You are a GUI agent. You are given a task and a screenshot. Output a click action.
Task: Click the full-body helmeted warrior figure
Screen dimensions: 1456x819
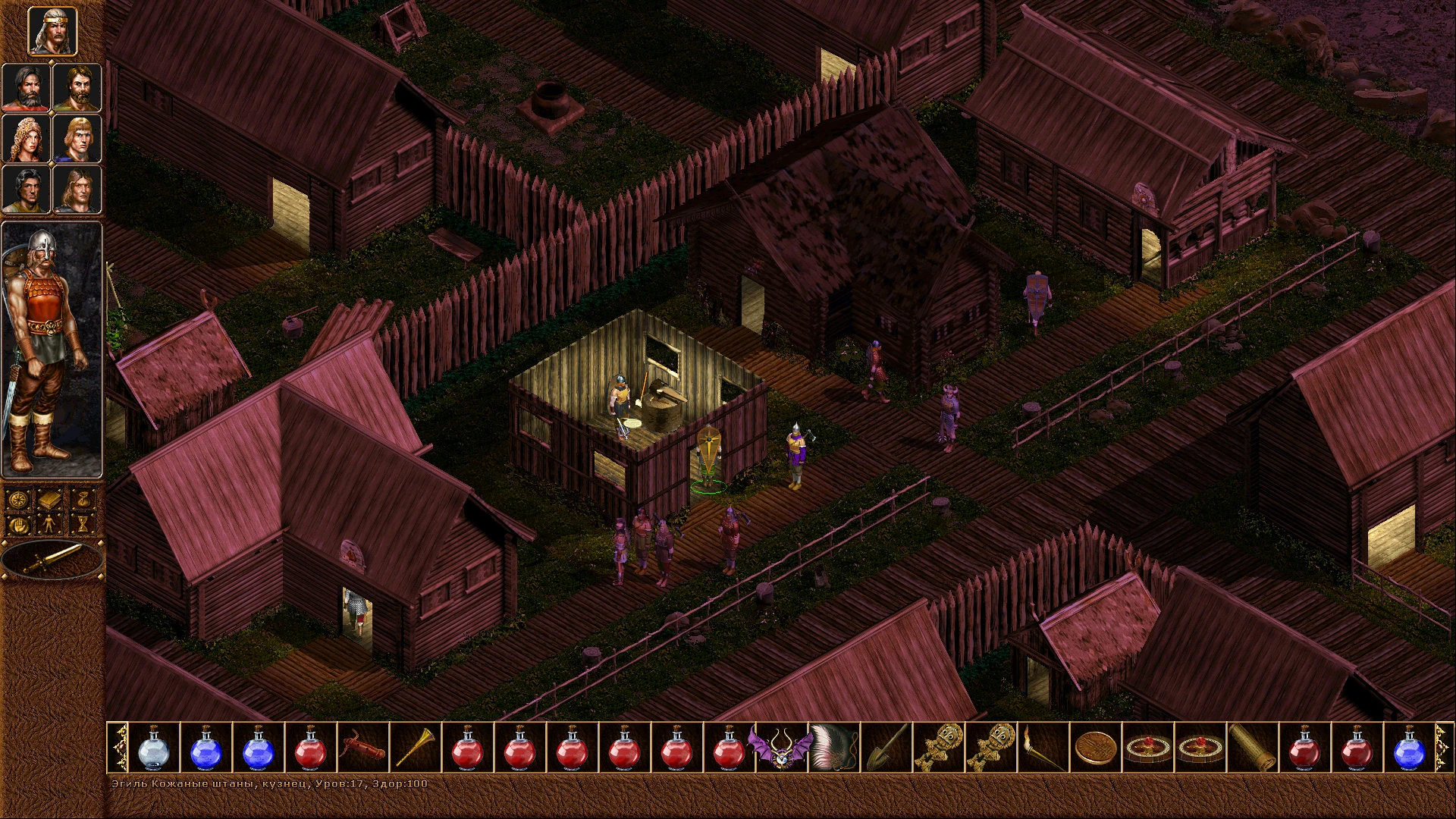click(52, 349)
